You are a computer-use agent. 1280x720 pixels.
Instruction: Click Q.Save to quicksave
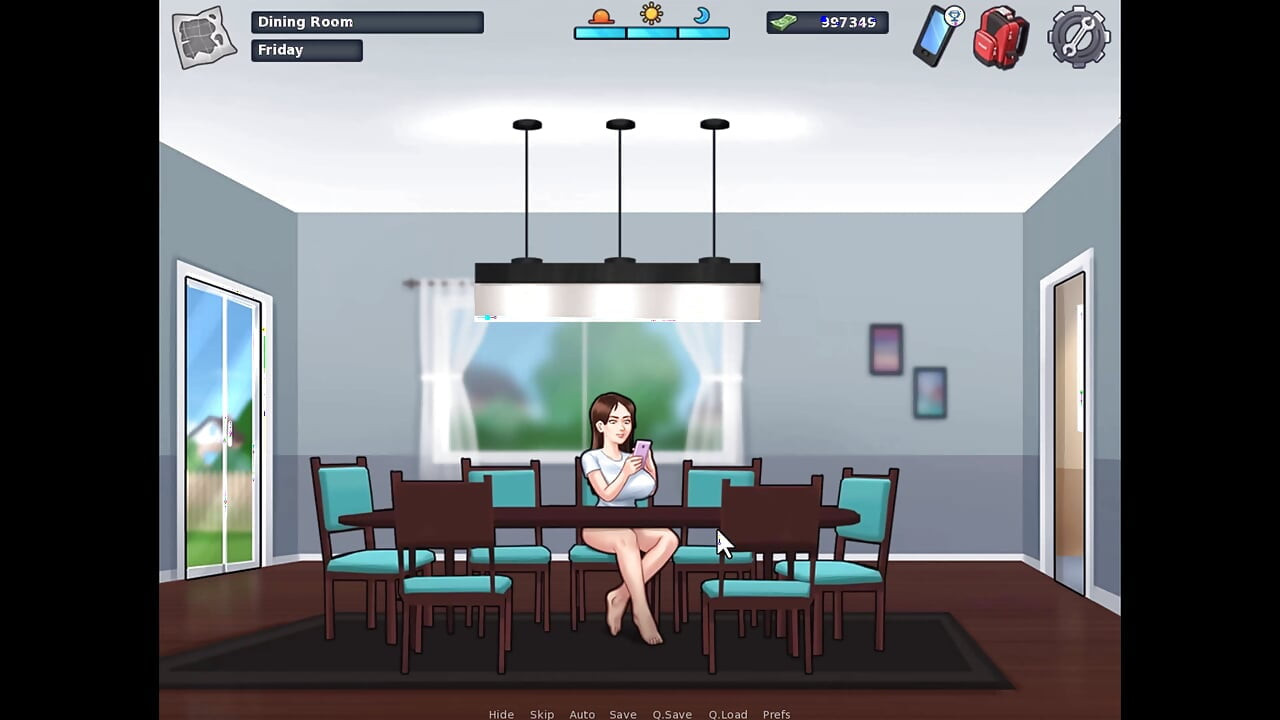point(671,714)
